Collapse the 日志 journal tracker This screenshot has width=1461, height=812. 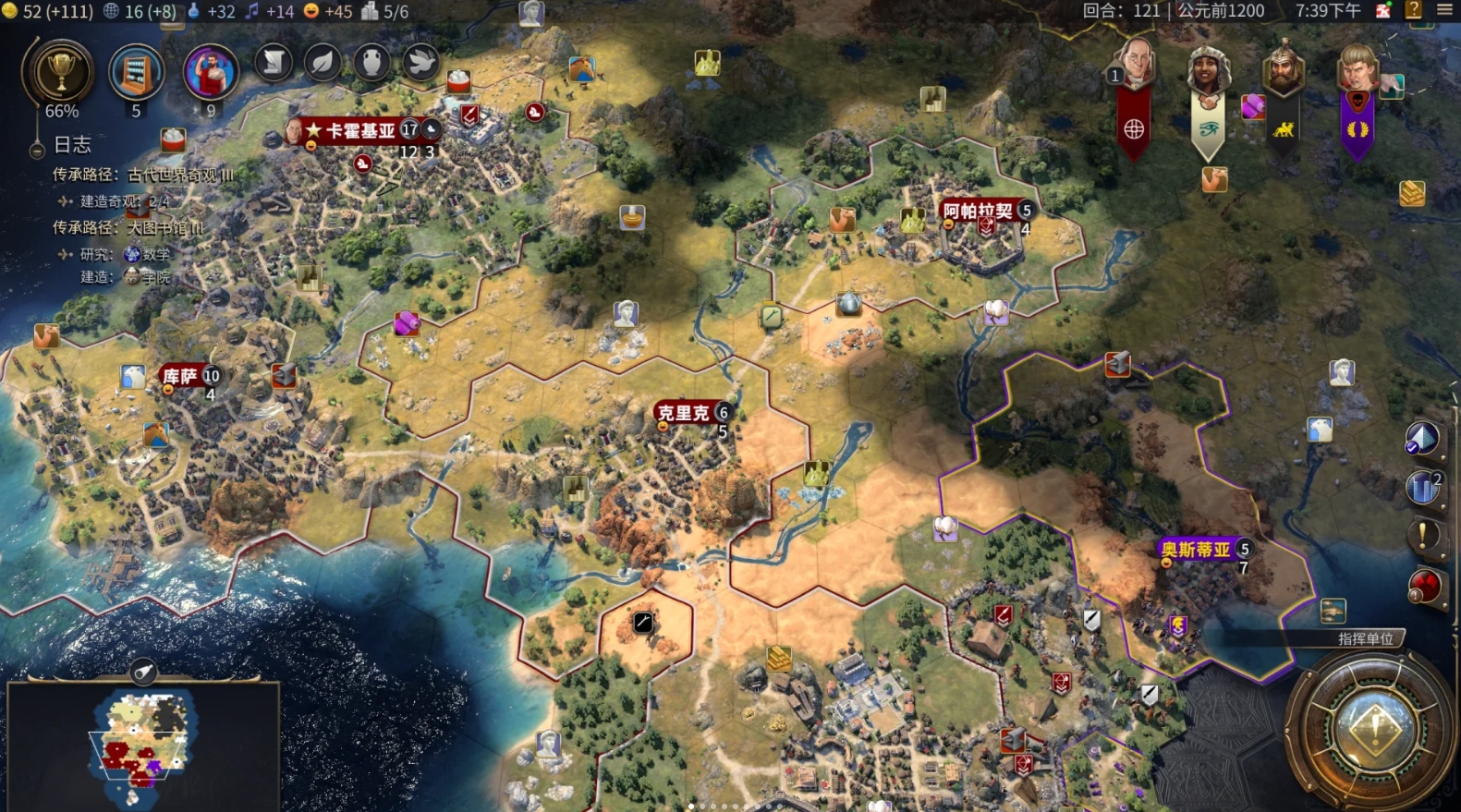pos(37,148)
